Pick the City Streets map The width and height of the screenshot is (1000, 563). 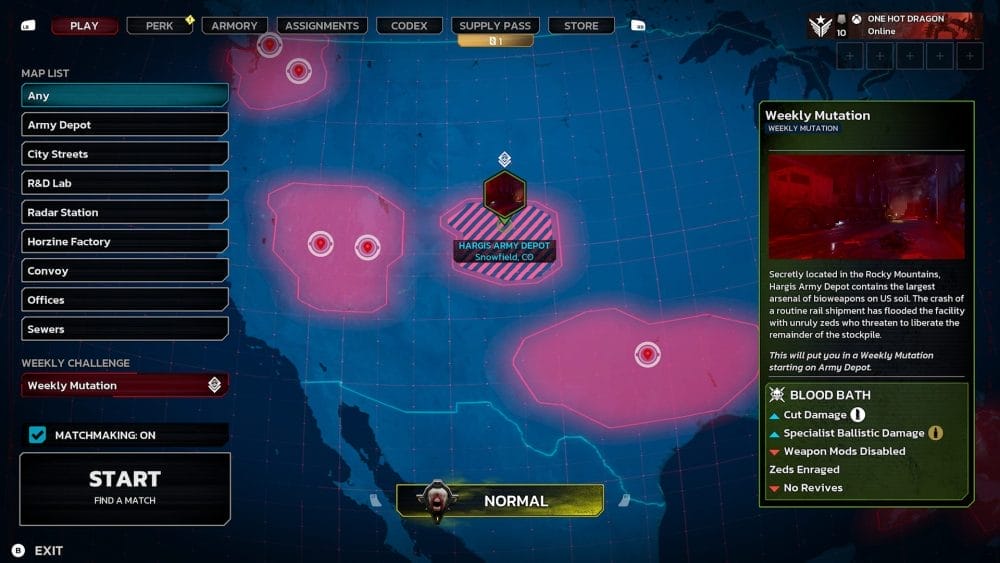pyautogui.click(x=125, y=154)
